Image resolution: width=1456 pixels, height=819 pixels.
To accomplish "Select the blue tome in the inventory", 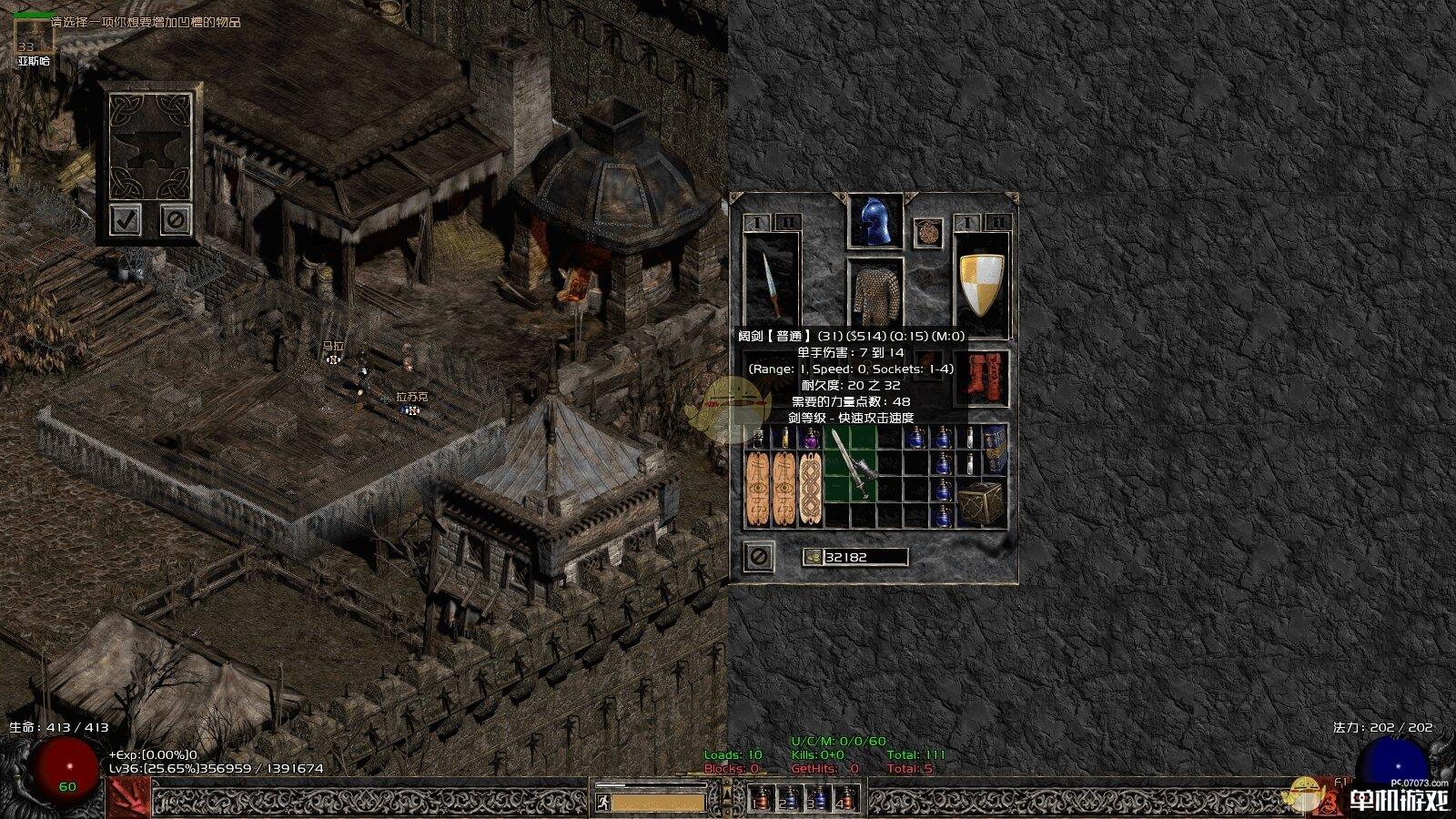I will [996, 448].
